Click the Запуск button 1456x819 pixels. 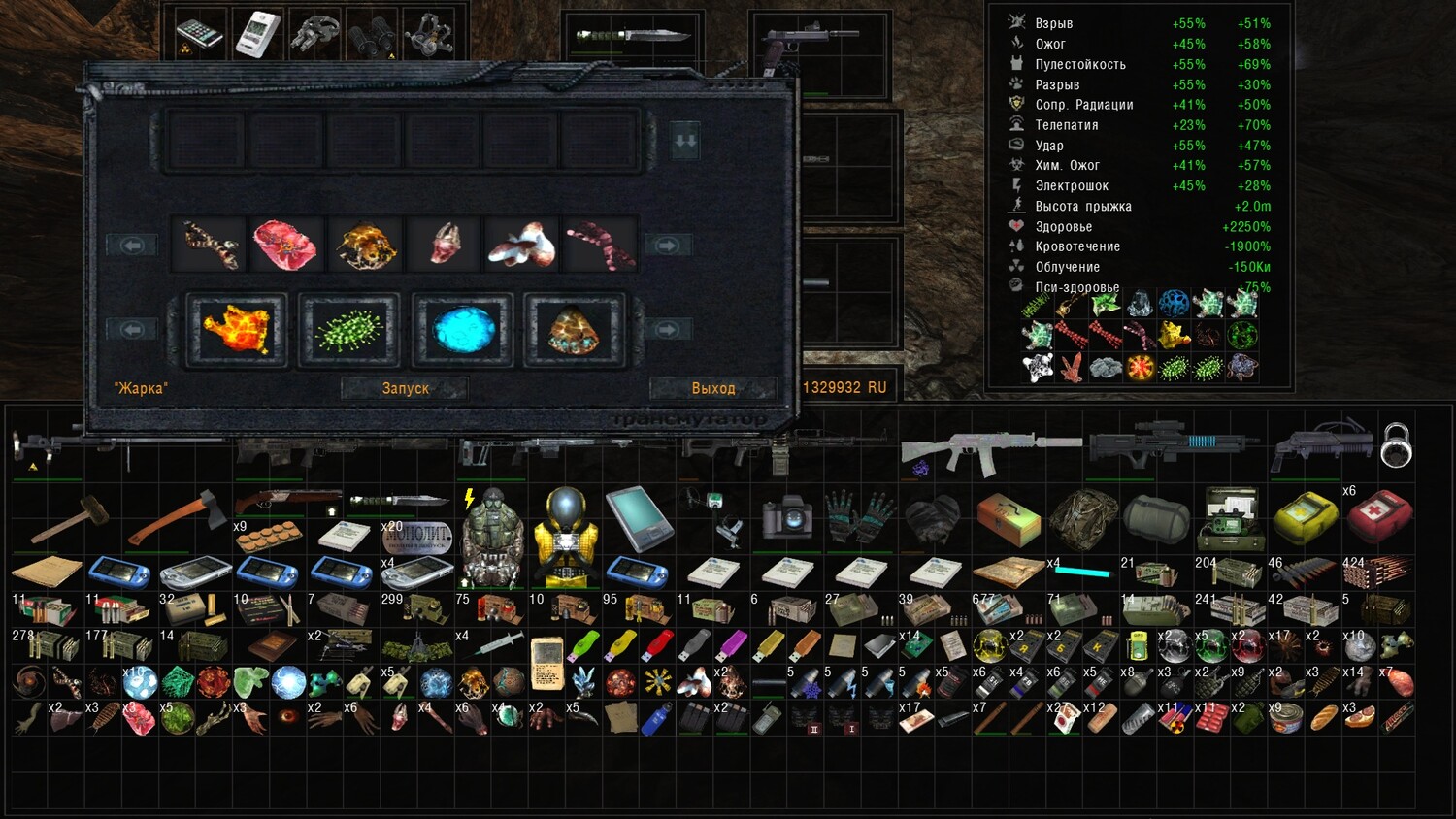point(405,388)
